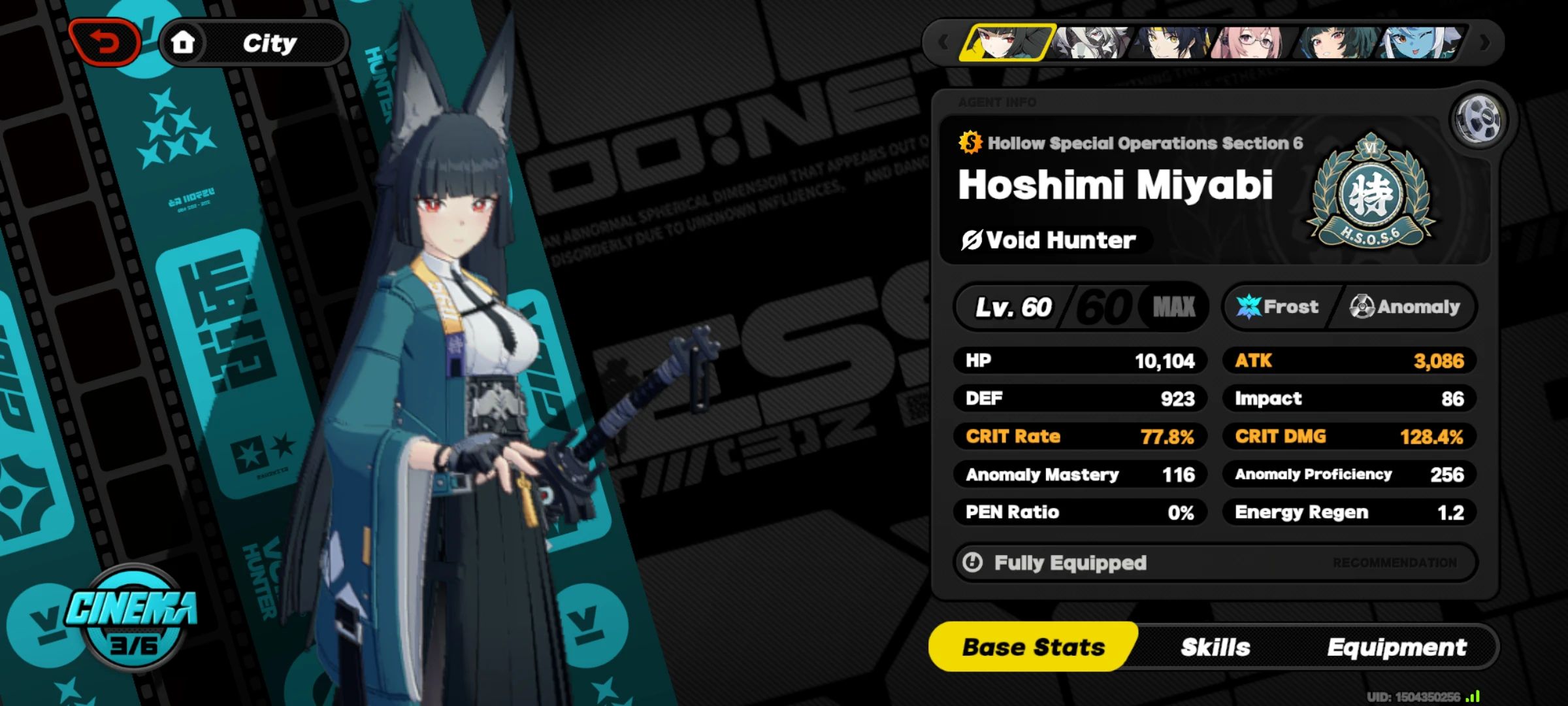Click the S-rank icon beside Hollow Special Operations

pos(969,143)
